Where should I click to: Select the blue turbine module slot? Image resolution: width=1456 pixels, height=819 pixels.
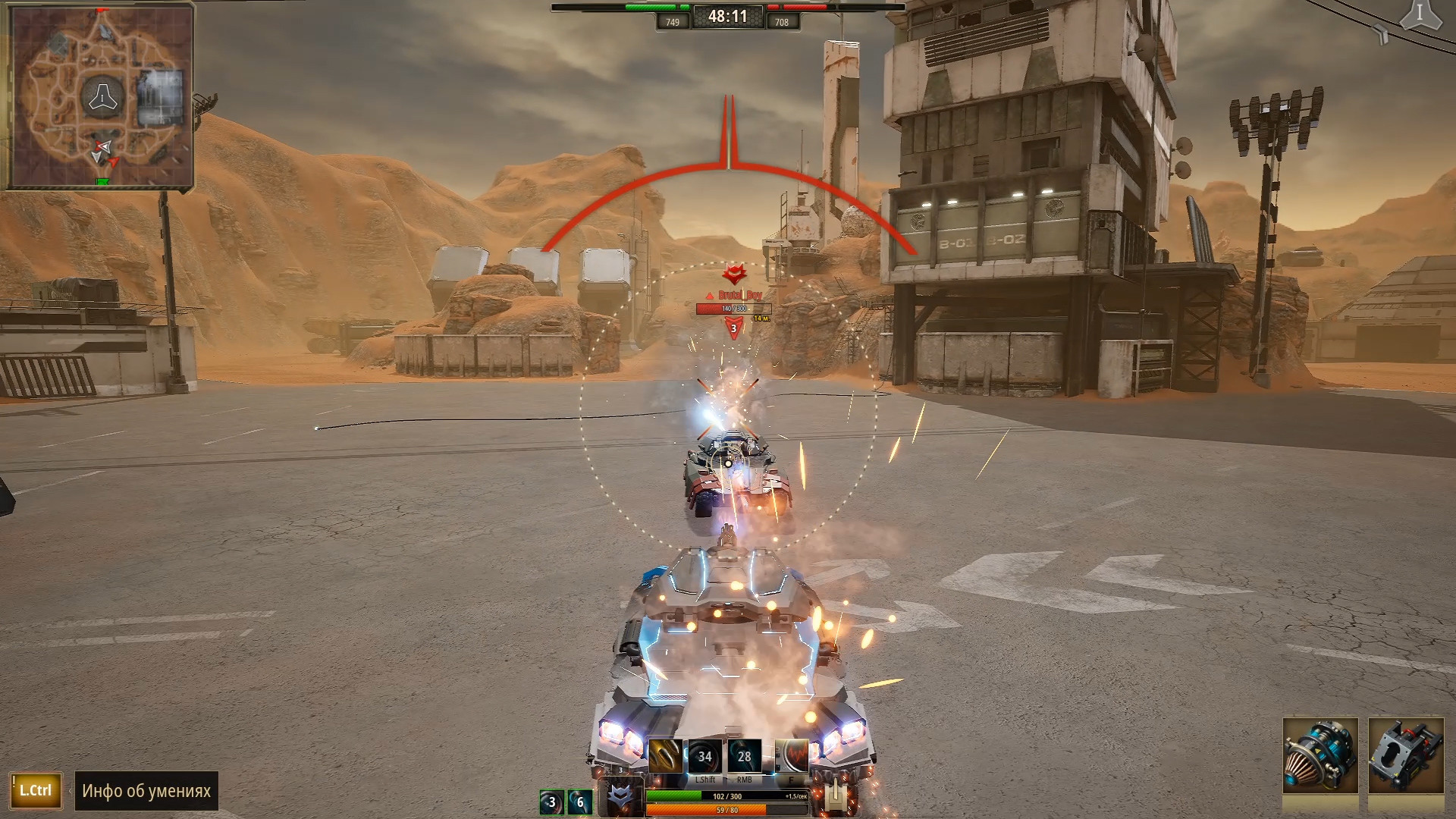tap(1320, 756)
